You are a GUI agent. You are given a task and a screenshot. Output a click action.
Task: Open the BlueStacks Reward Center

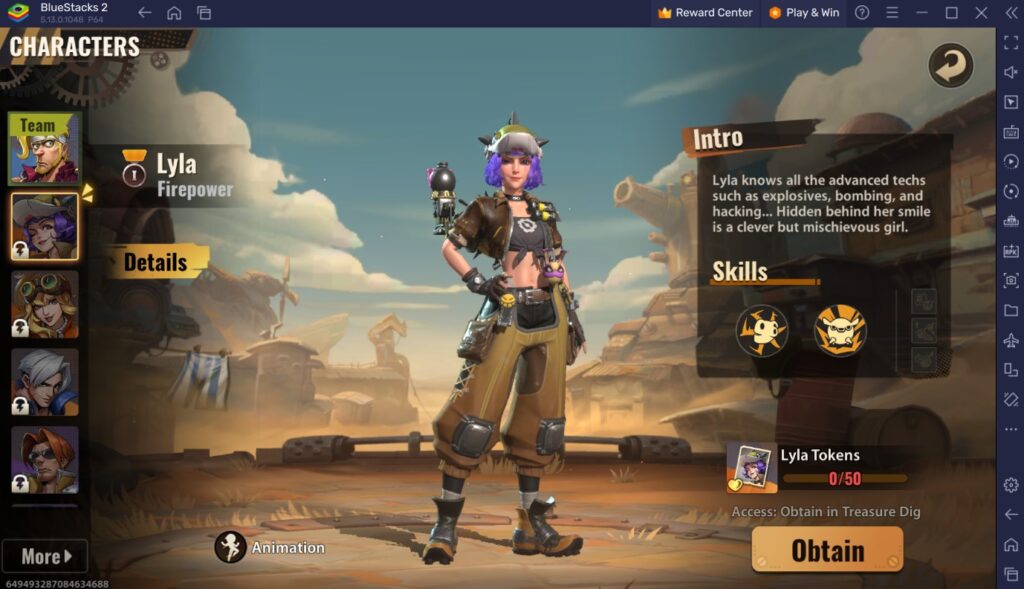click(x=705, y=13)
